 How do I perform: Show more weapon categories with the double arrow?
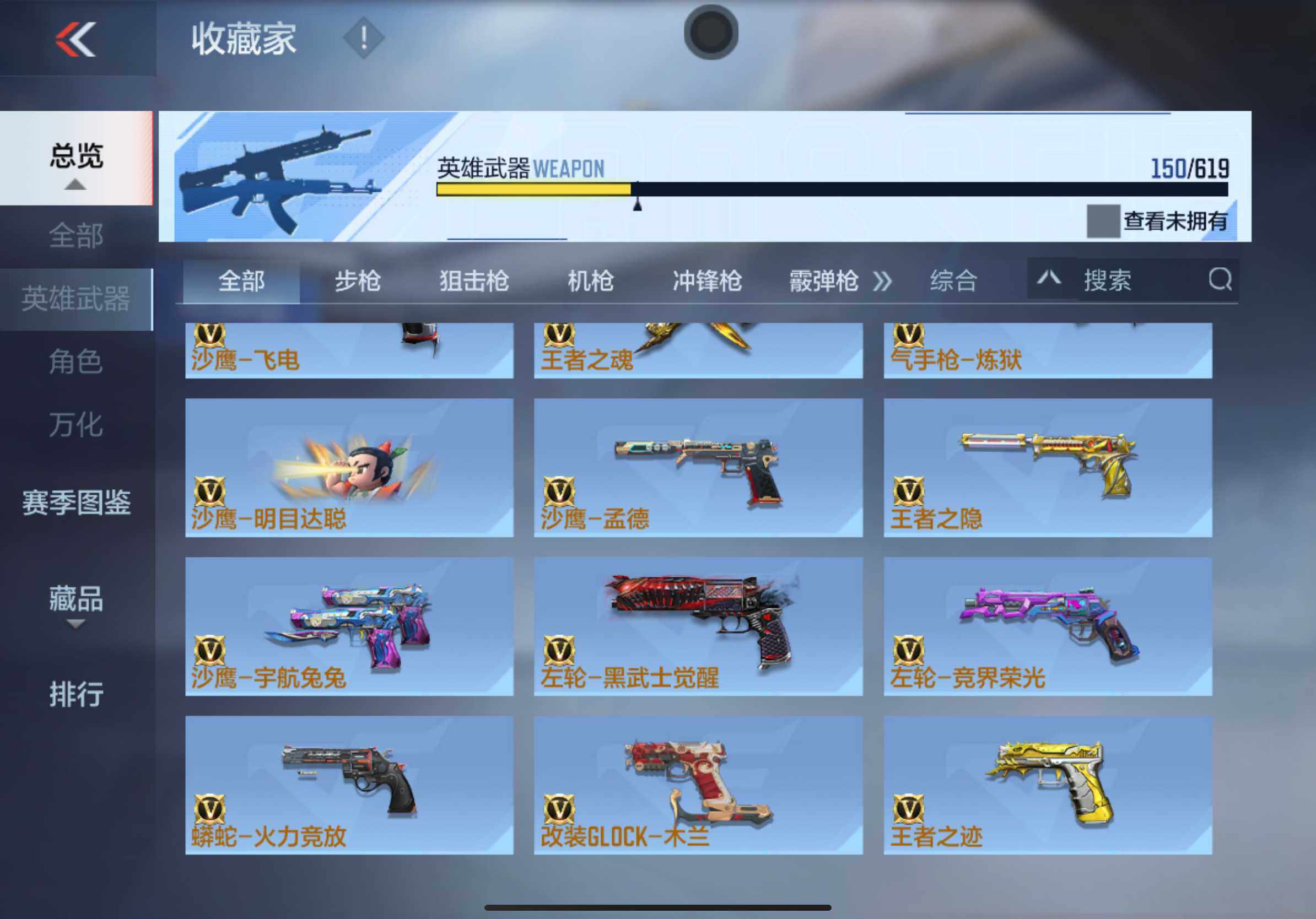[882, 282]
